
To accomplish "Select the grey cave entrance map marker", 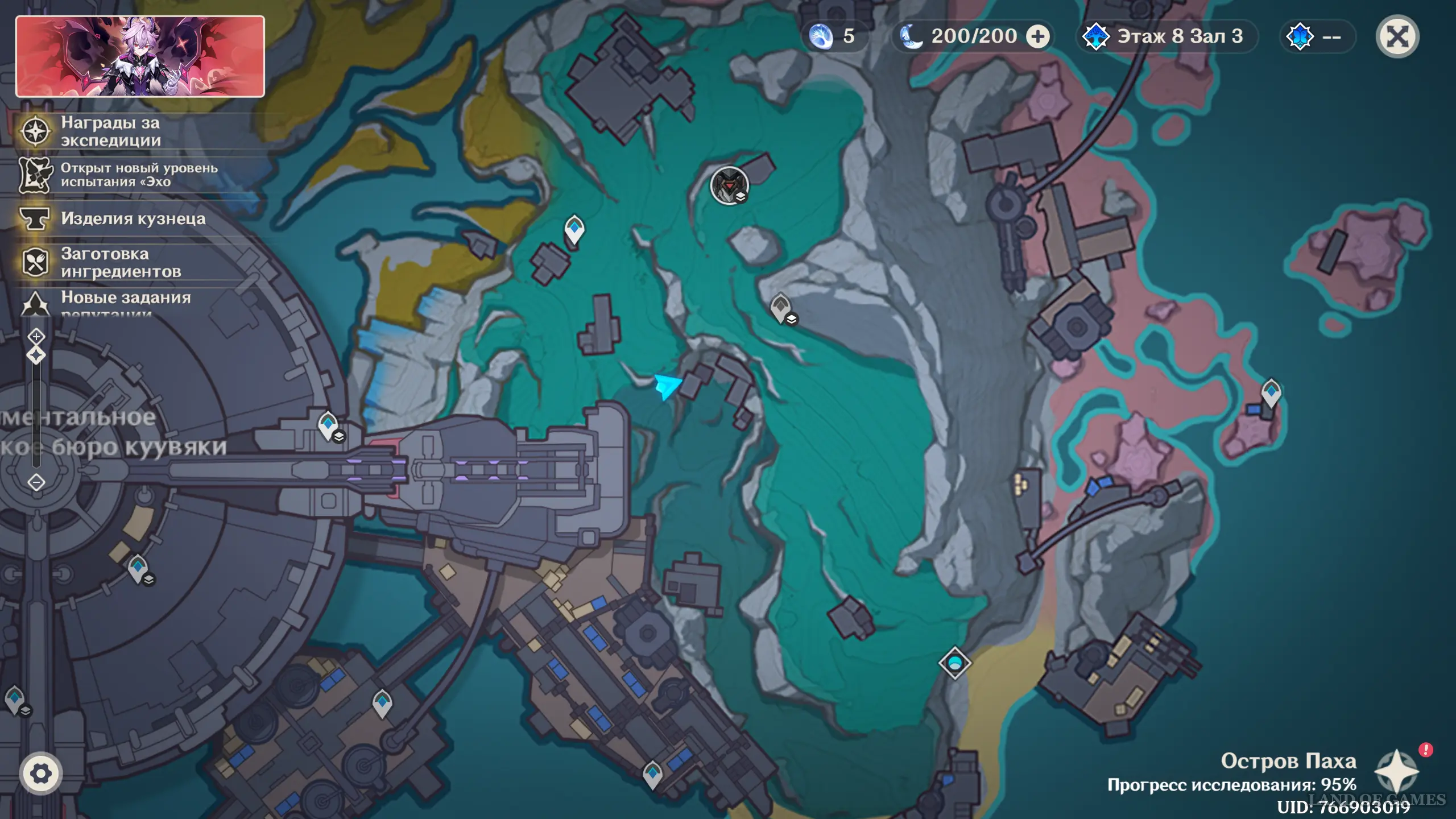I will point(781,308).
